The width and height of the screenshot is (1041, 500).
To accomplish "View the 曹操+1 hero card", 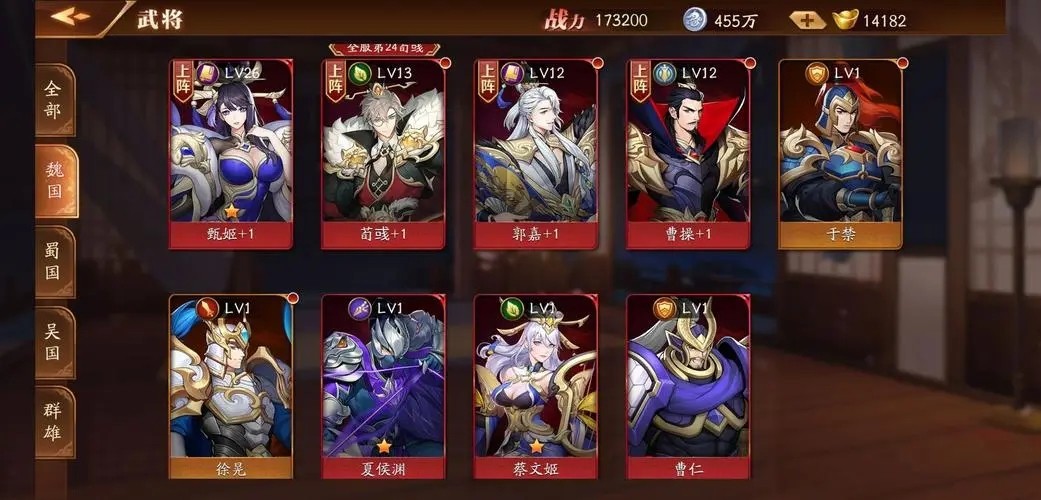I will [x=688, y=153].
